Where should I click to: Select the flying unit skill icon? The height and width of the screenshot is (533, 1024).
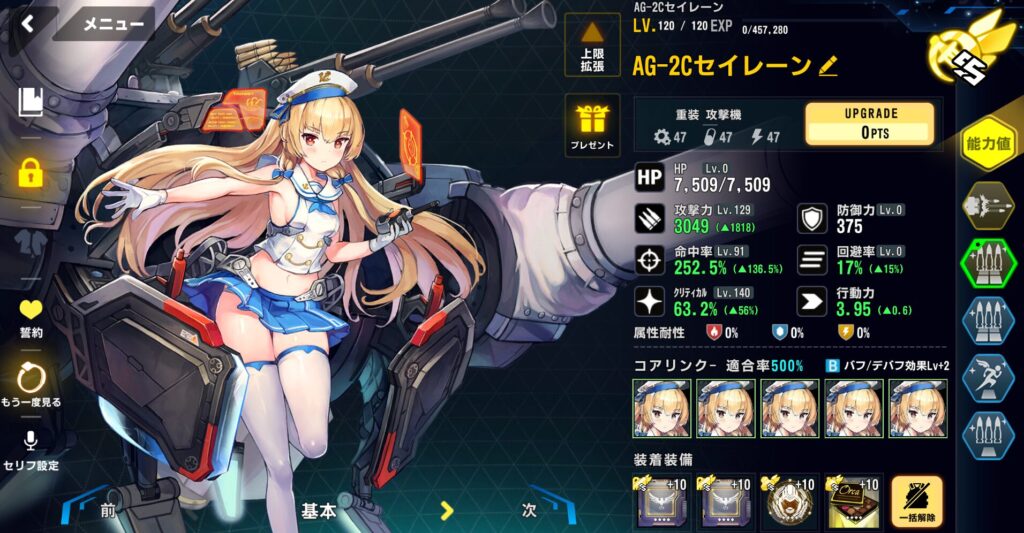pos(988,207)
